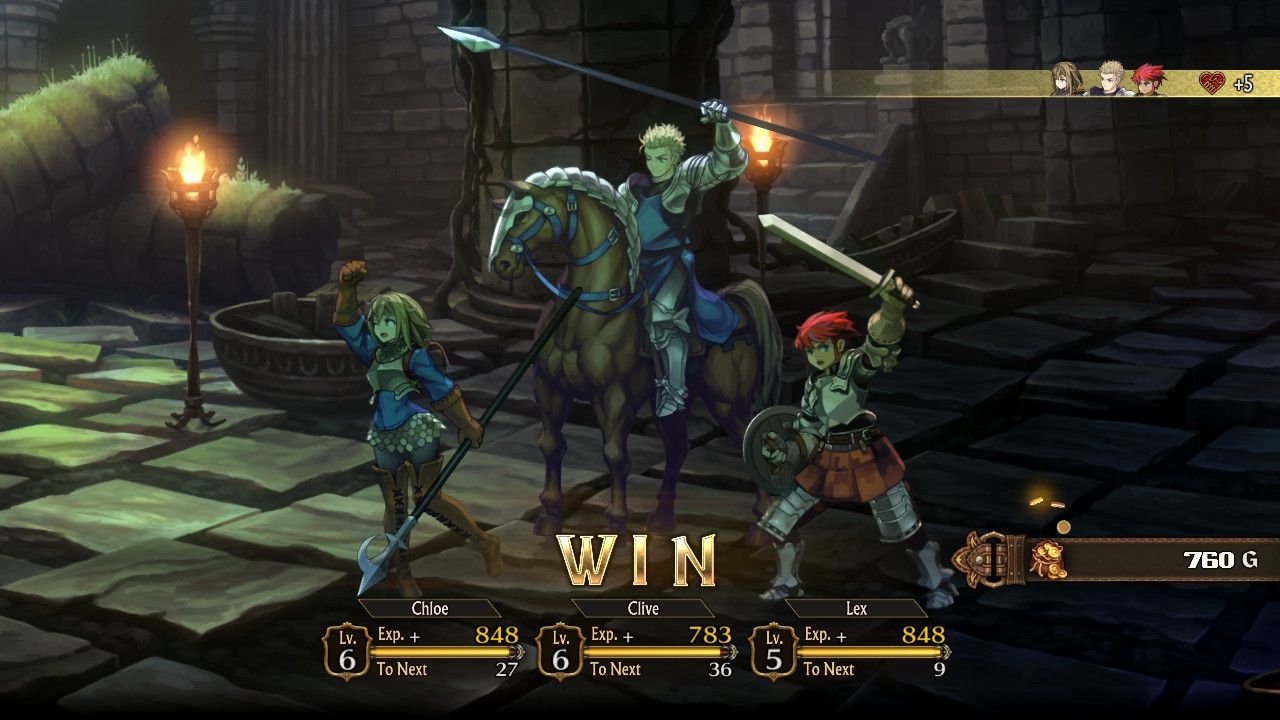
Task: Select Clive's name plate
Action: (x=642, y=608)
